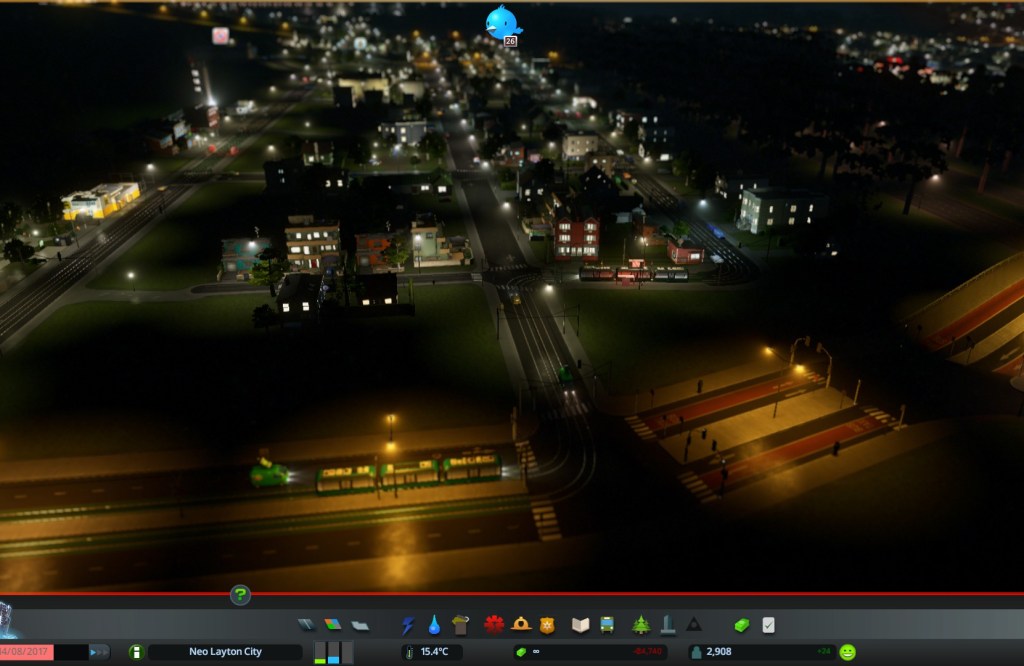Open the City Policies checkmark panel

coord(768,625)
